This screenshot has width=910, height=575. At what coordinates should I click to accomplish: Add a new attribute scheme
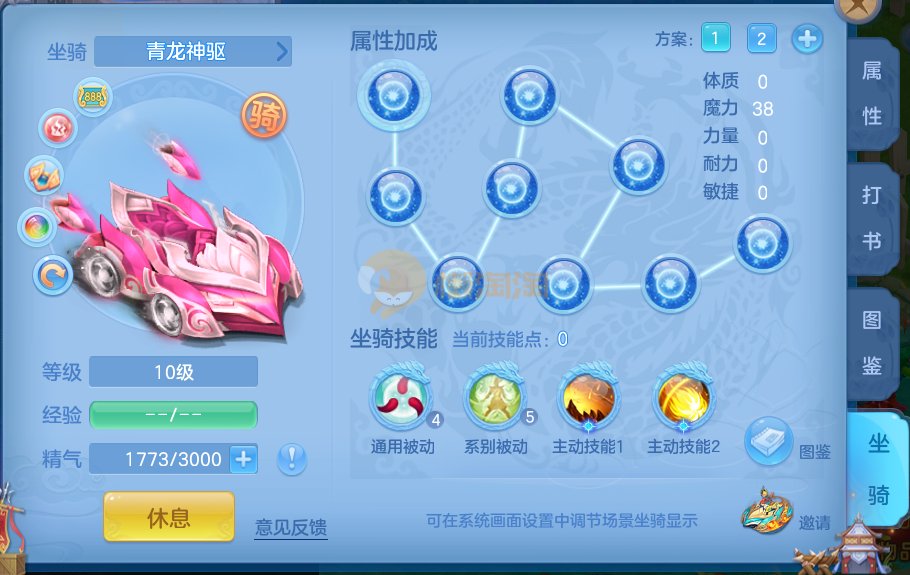click(807, 39)
